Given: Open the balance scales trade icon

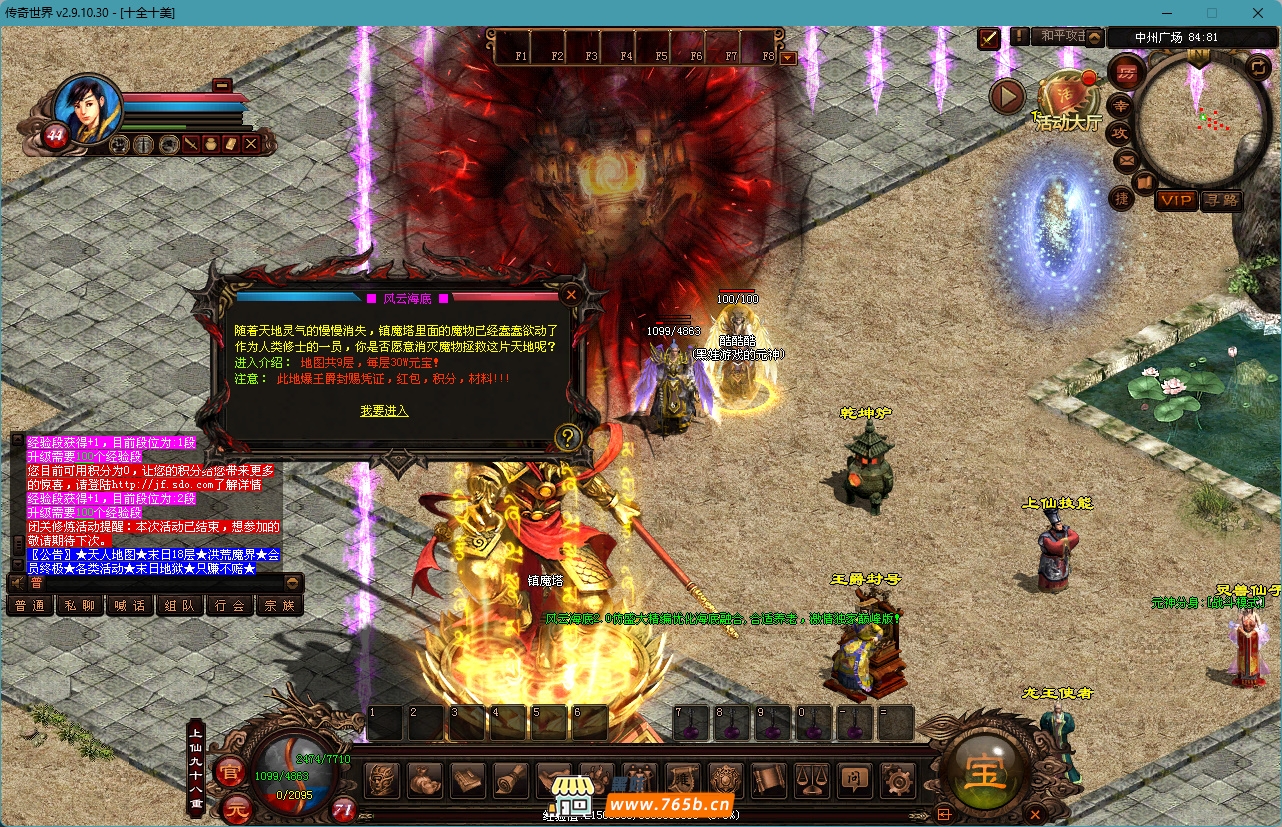Looking at the screenshot, I should pos(810,780).
